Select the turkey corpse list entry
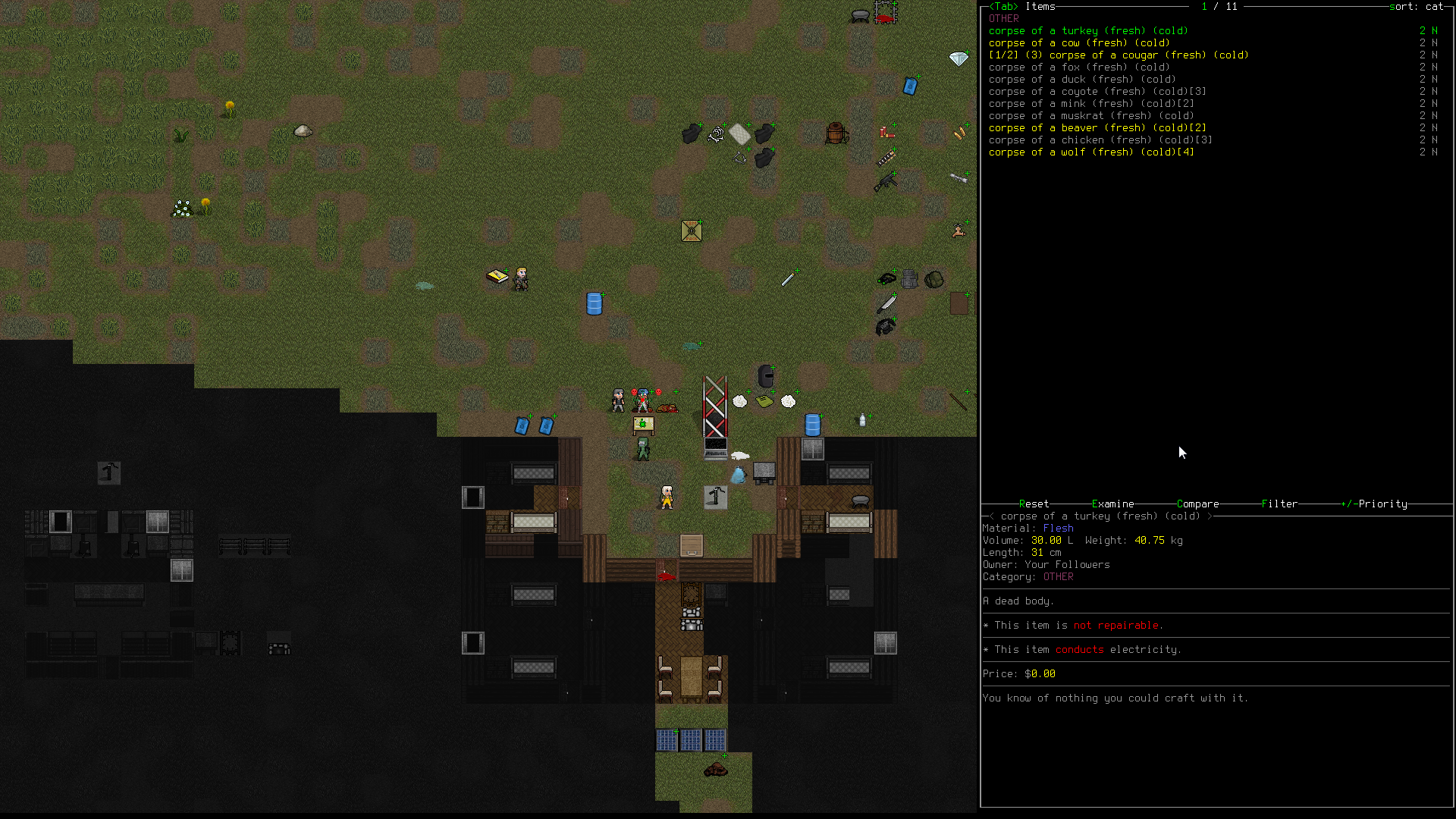The width and height of the screenshot is (1456, 819). click(1088, 31)
